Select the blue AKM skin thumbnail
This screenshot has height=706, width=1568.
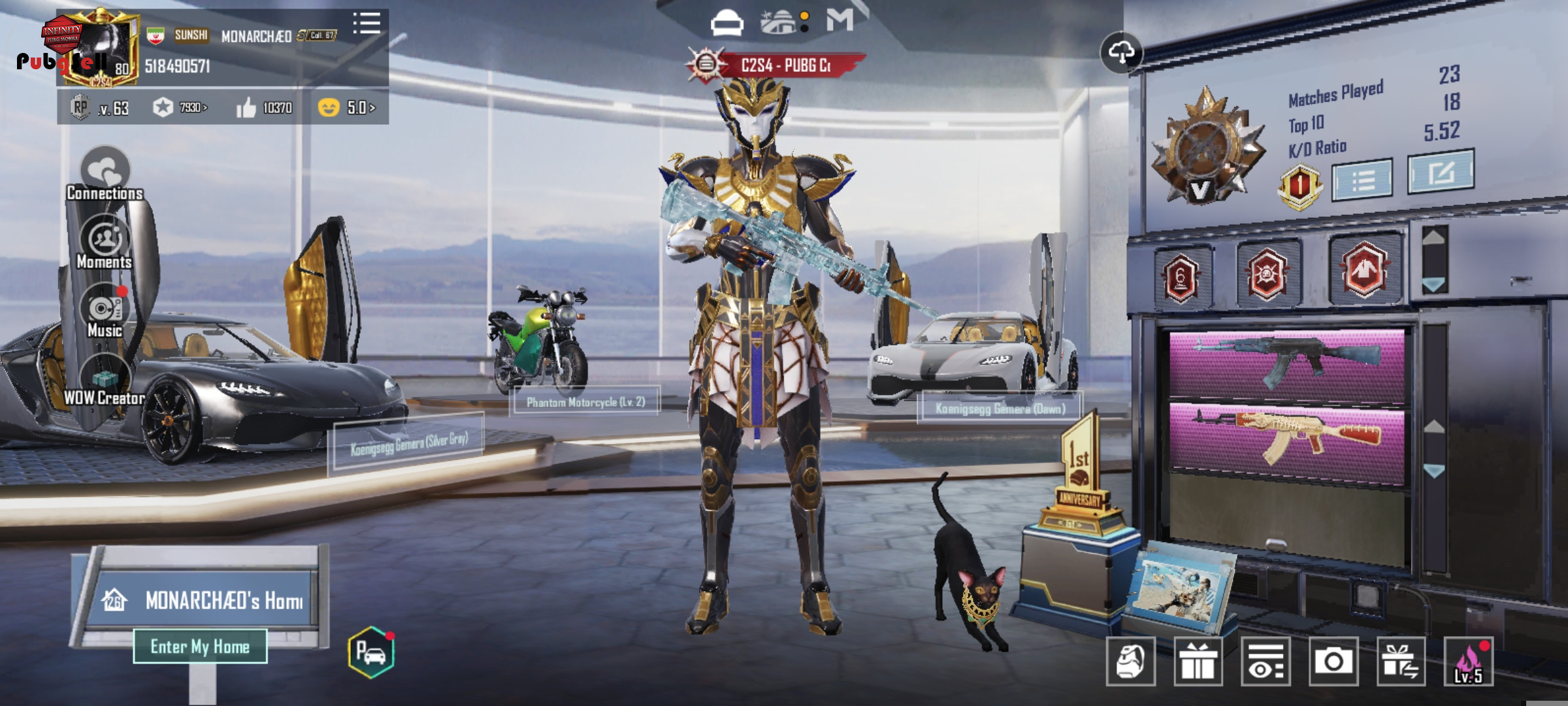[1287, 364]
